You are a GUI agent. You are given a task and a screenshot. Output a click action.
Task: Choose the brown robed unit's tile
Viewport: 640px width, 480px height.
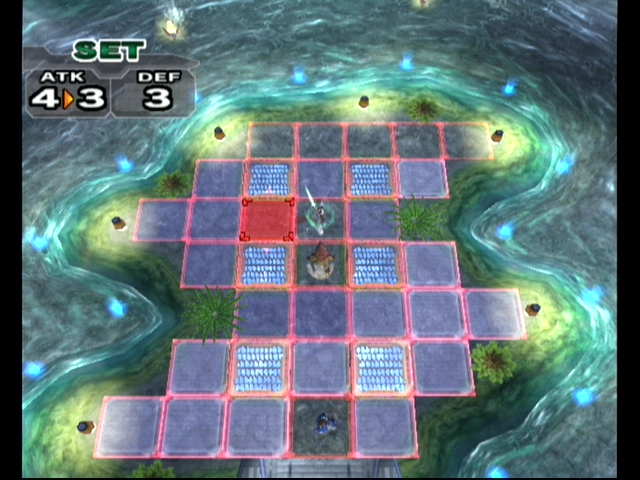322,263
